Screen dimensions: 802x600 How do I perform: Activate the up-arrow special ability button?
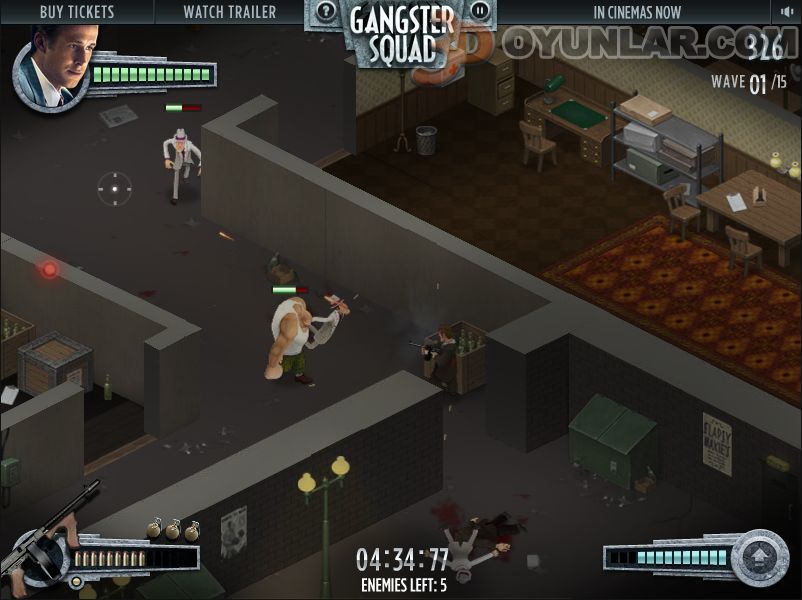tap(759, 555)
